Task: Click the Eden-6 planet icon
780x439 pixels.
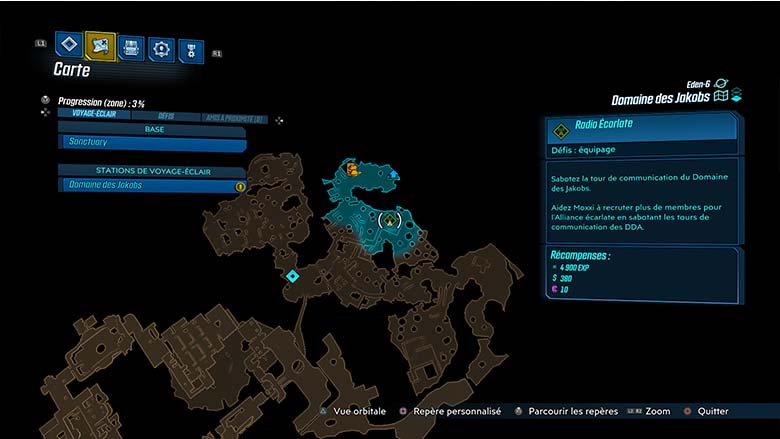Action: point(721,85)
